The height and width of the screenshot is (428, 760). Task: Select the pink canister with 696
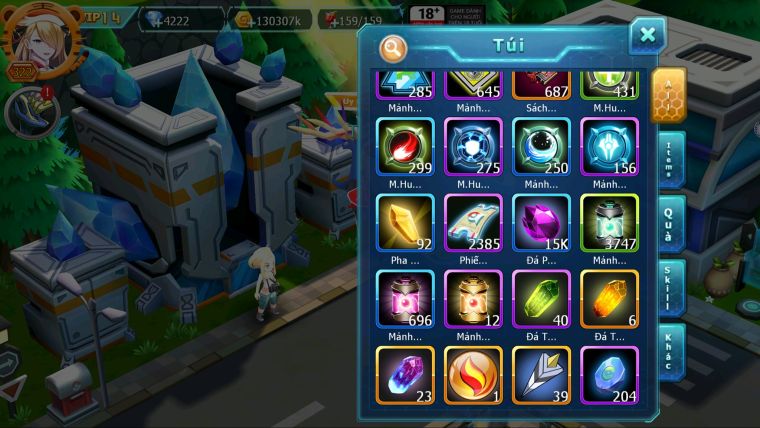coord(405,298)
